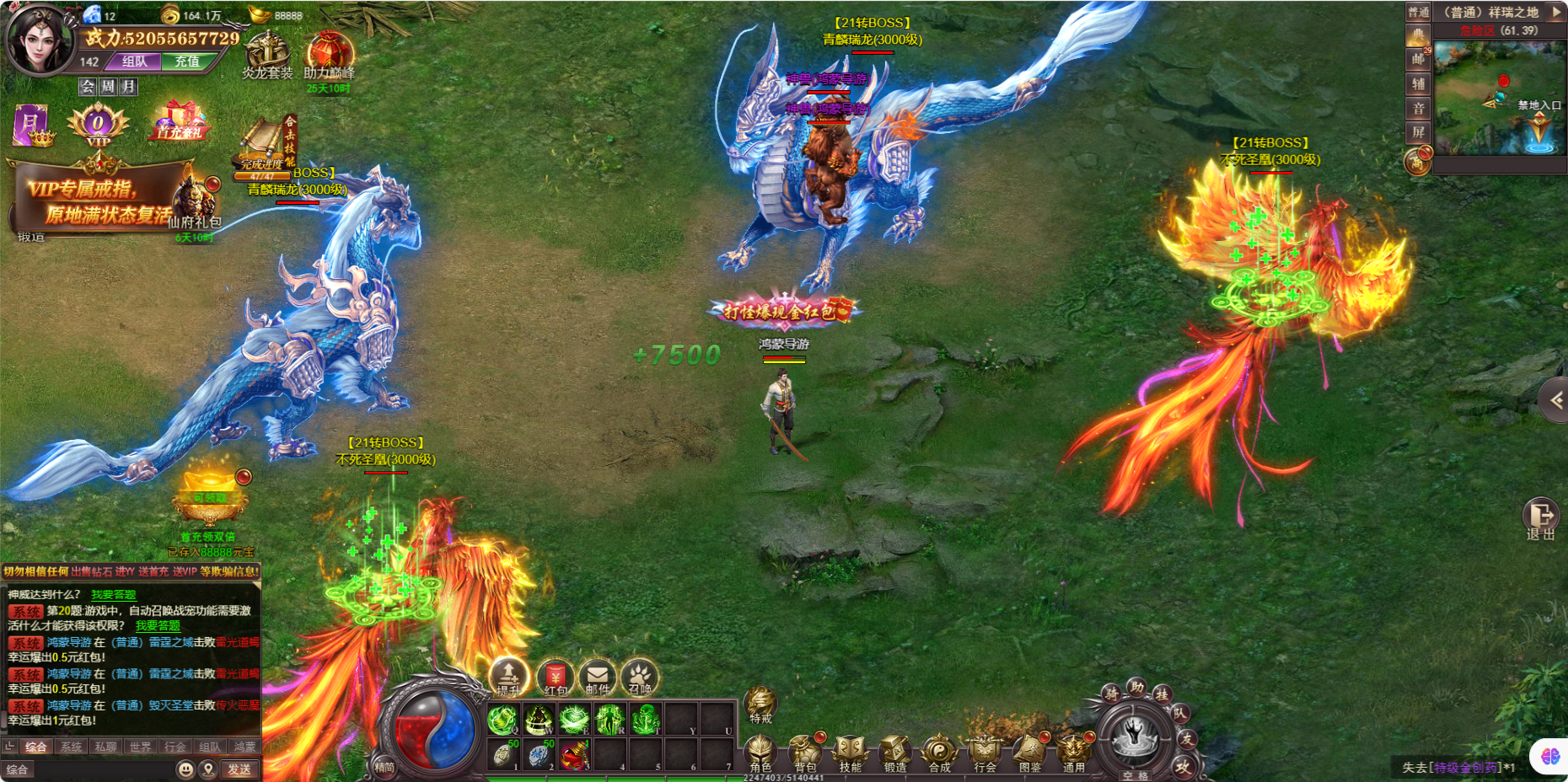This screenshot has height=782, width=1568.
Task: Use the red potion hotbar slot
Action: click(x=574, y=755)
